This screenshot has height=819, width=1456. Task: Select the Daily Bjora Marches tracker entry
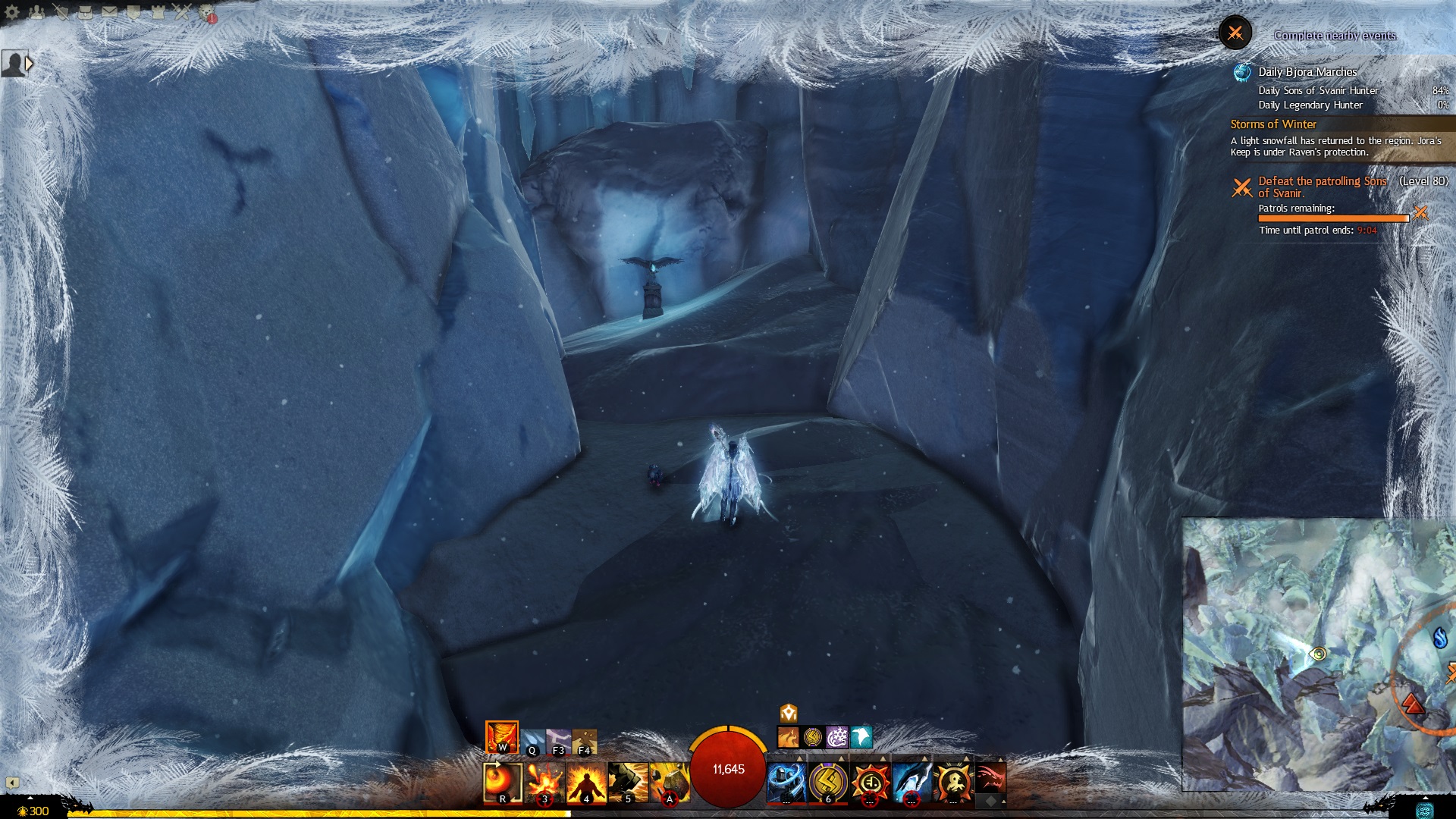tap(1307, 72)
